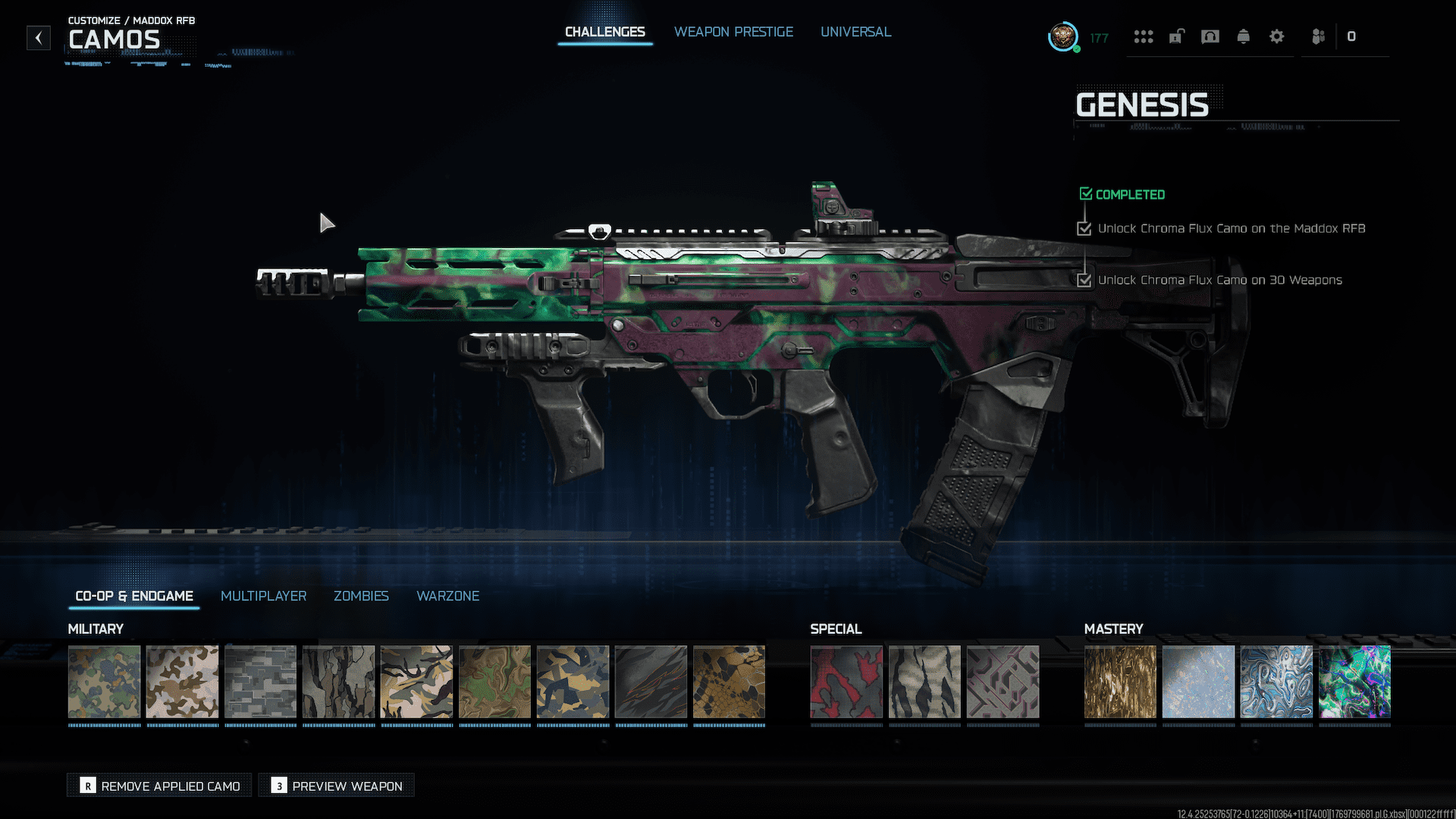Select the Warzone camo category

447,596
